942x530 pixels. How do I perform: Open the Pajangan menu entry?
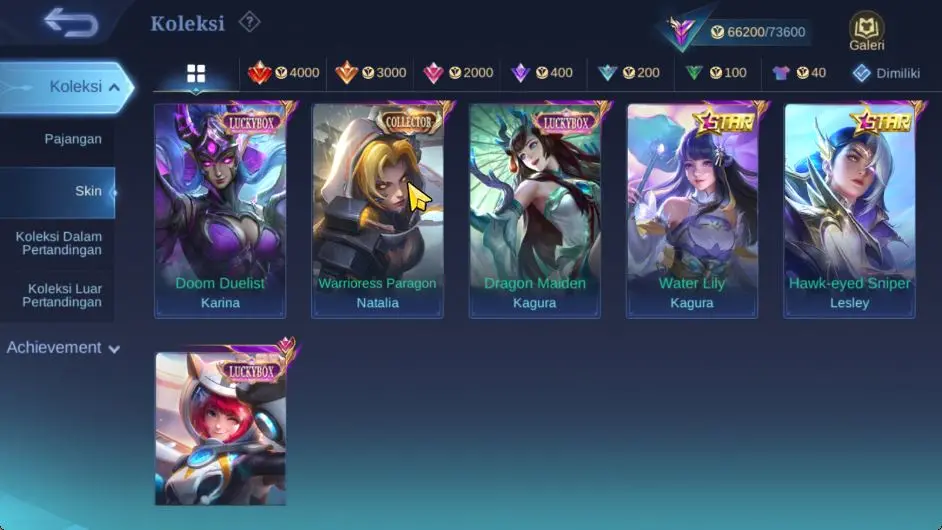(x=73, y=139)
